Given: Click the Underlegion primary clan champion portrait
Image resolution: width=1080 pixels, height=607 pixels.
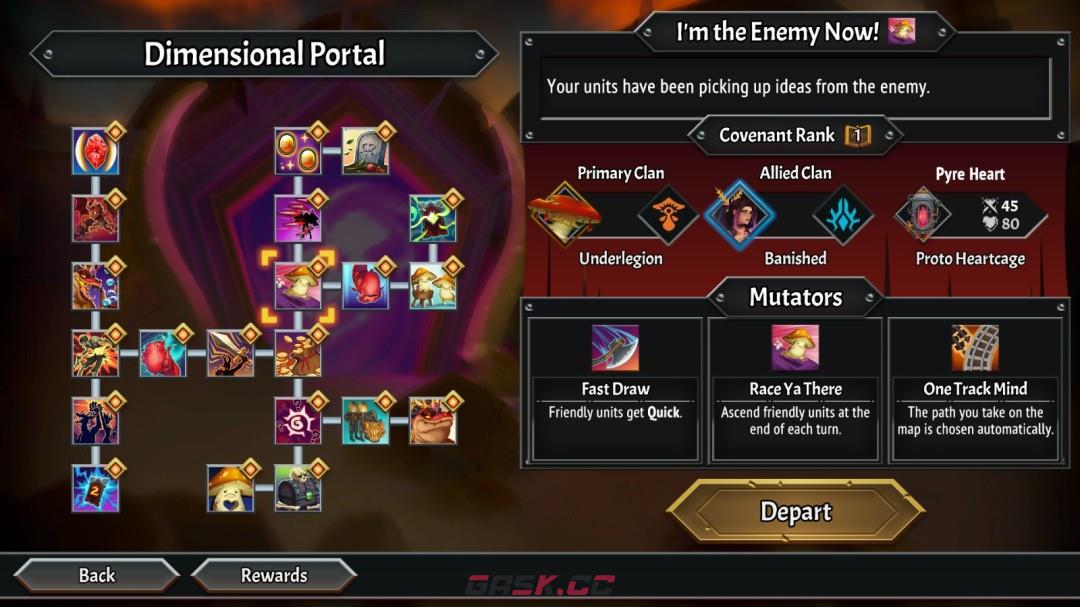Looking at the screenshot, I should tap(566, 214).
